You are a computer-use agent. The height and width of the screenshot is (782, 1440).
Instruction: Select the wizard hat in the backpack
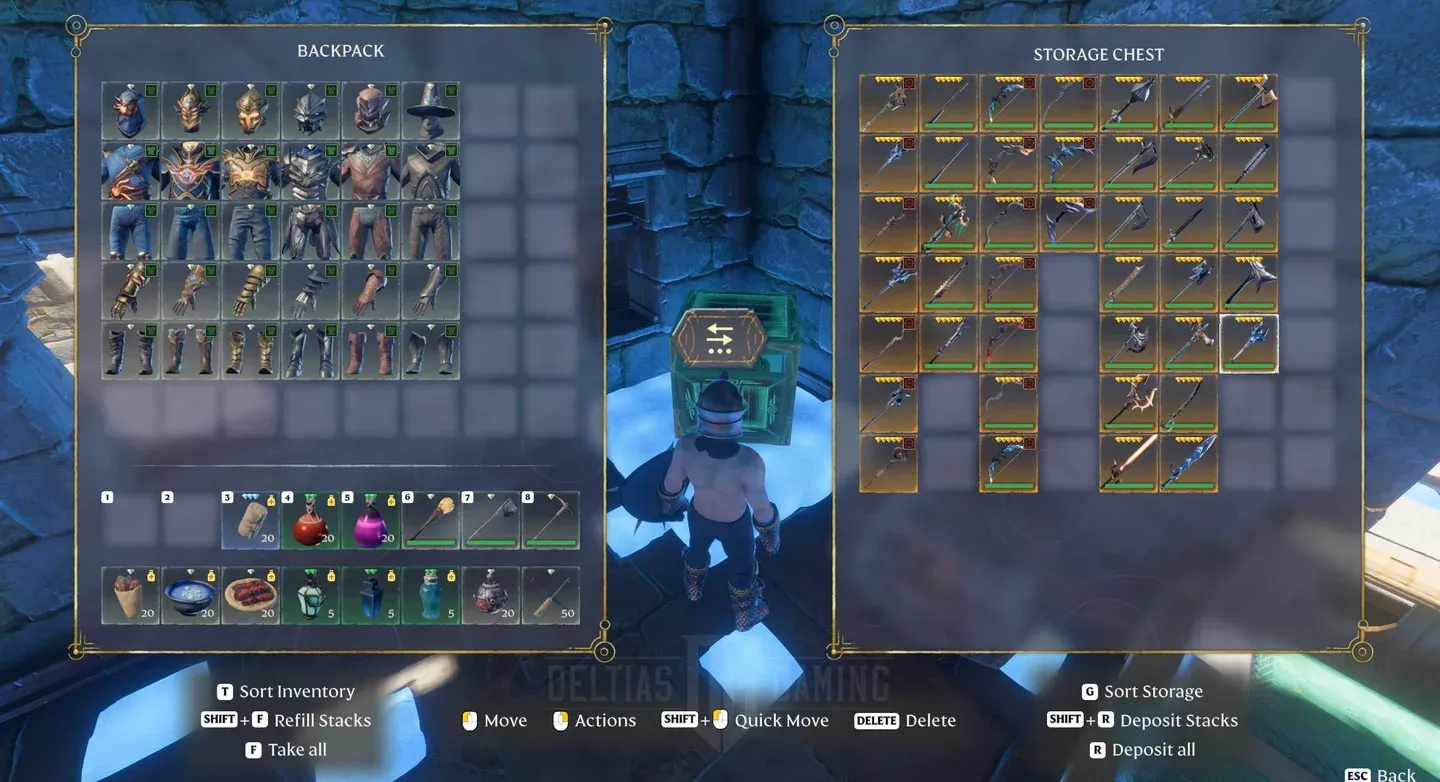[431, 111]
